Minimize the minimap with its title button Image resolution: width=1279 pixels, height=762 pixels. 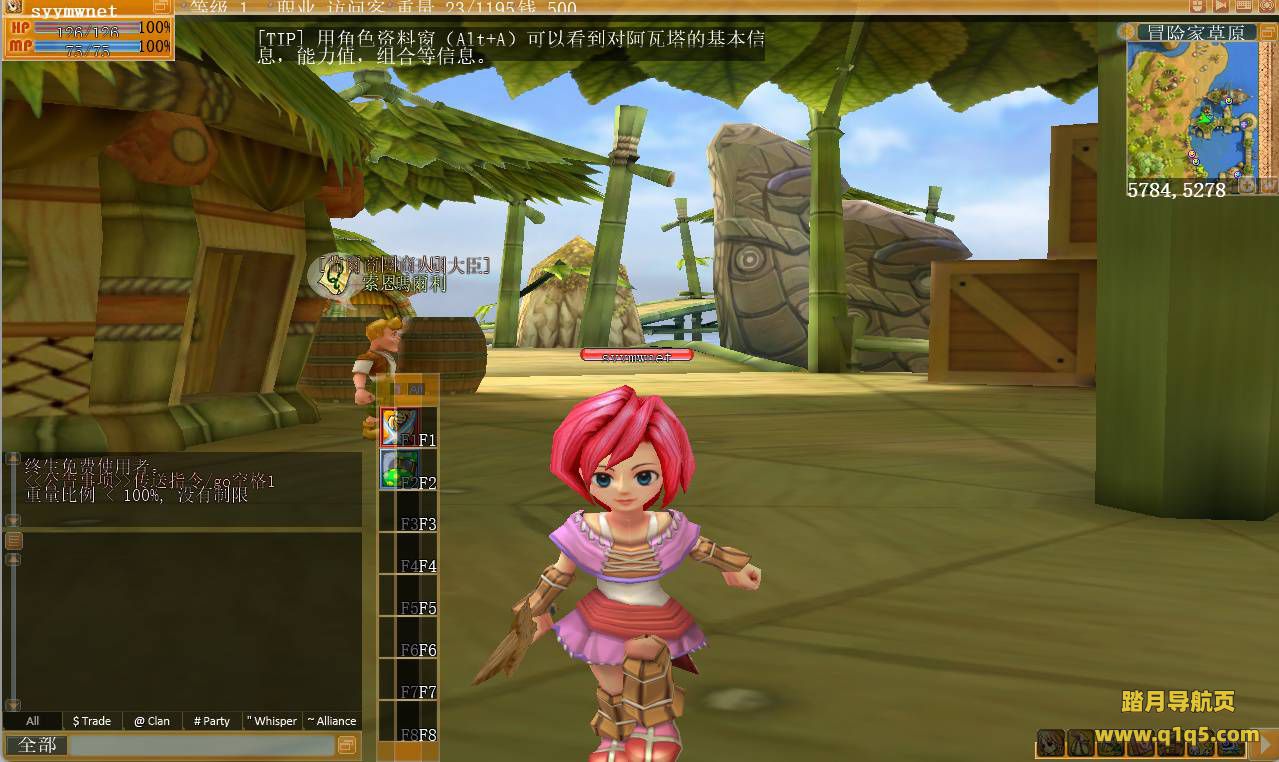coord(1266,33)
